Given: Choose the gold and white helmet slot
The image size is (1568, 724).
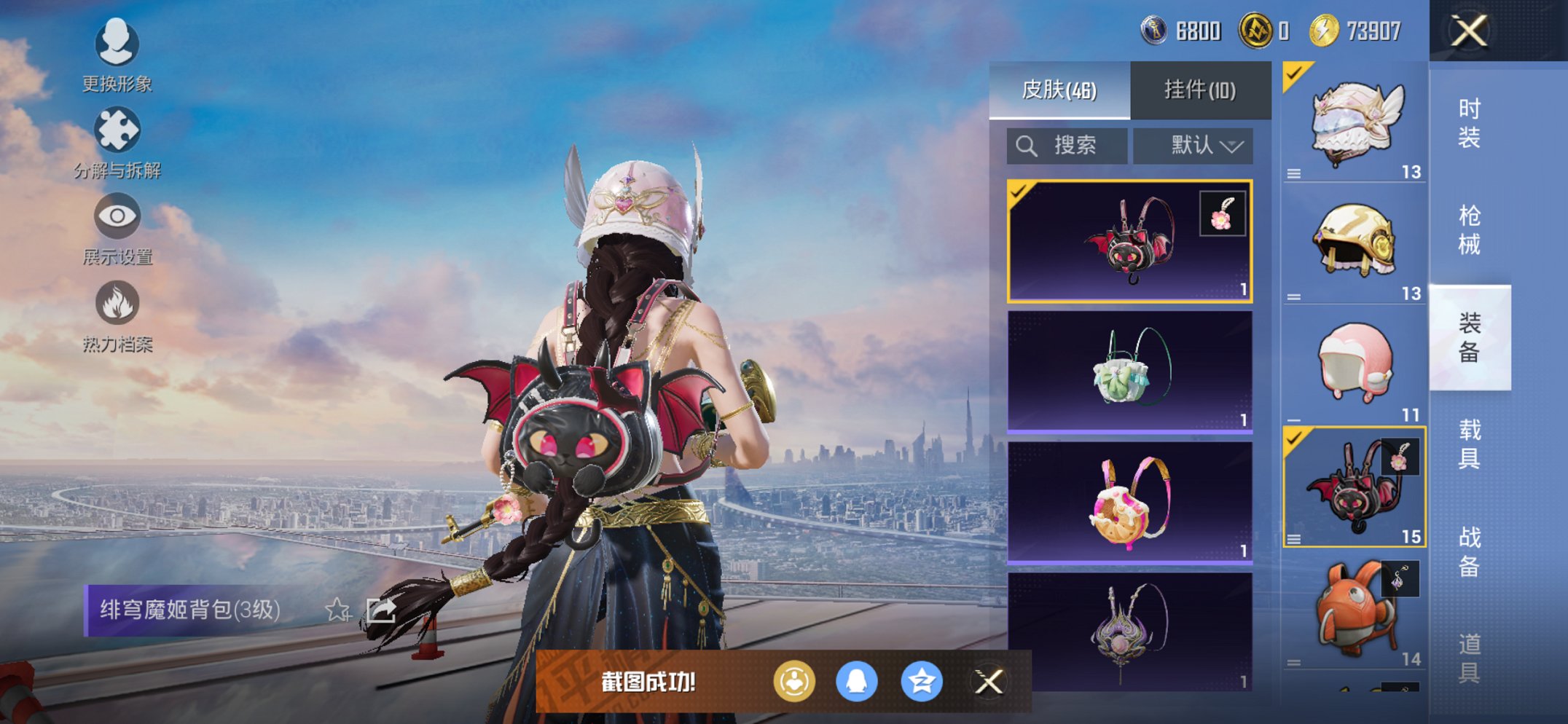Looking at the screenshot, I should (x=1354, y=243).
